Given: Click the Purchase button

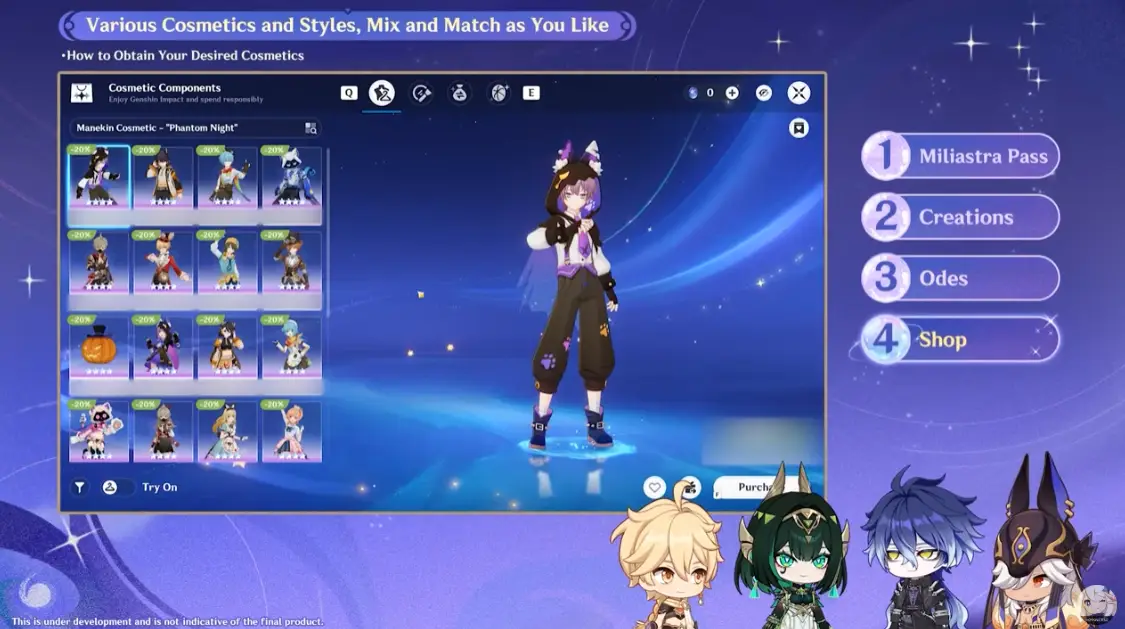Looking at the screenshot, I should click(756, 487).
